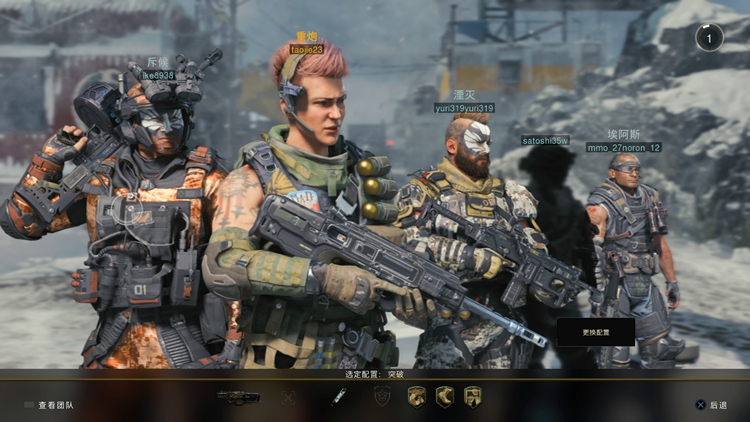Click the mmo_27noron_12 player name tag

(x=623, y=148)
